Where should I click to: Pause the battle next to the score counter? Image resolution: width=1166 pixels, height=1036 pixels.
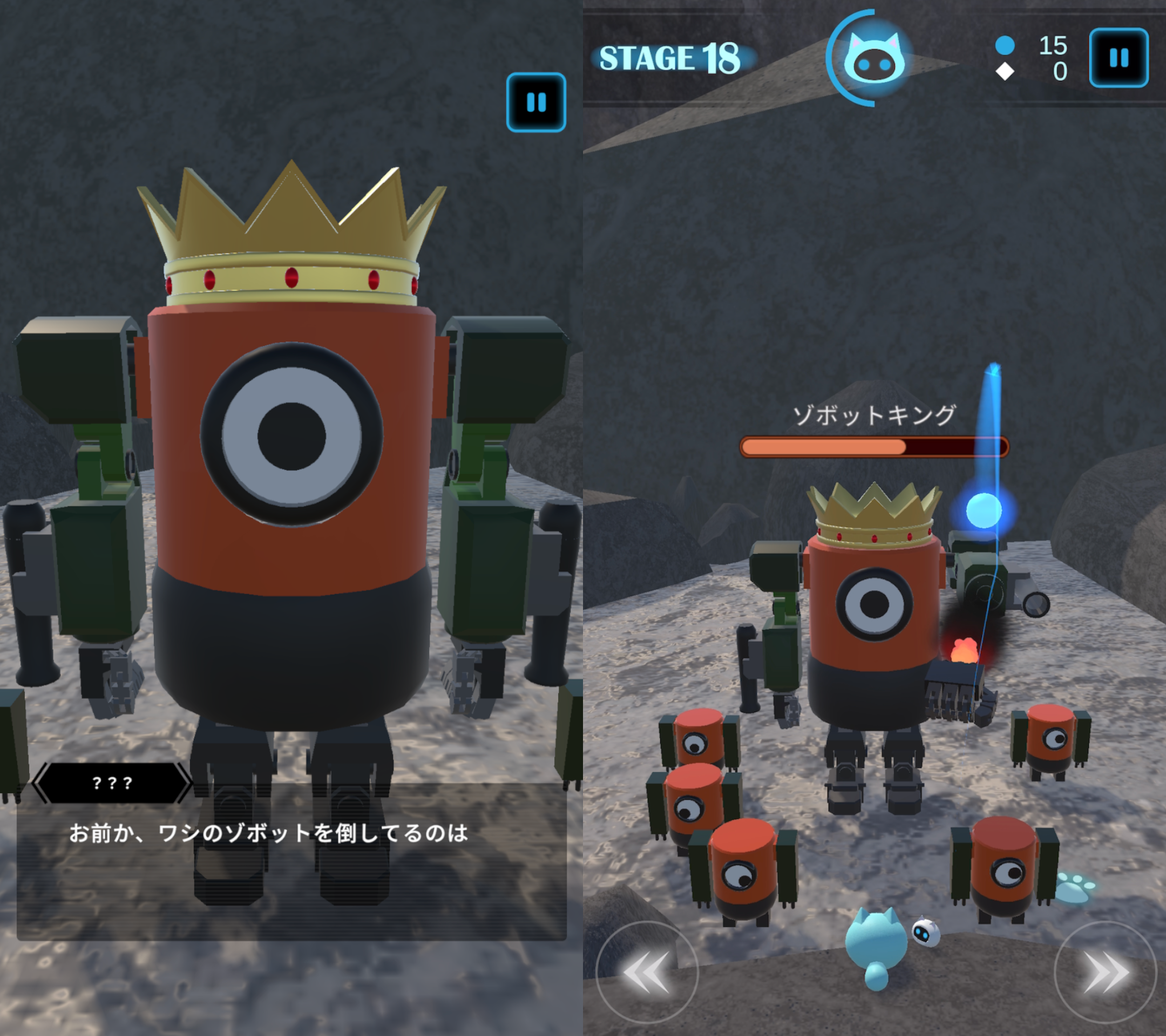point(1118,58)
